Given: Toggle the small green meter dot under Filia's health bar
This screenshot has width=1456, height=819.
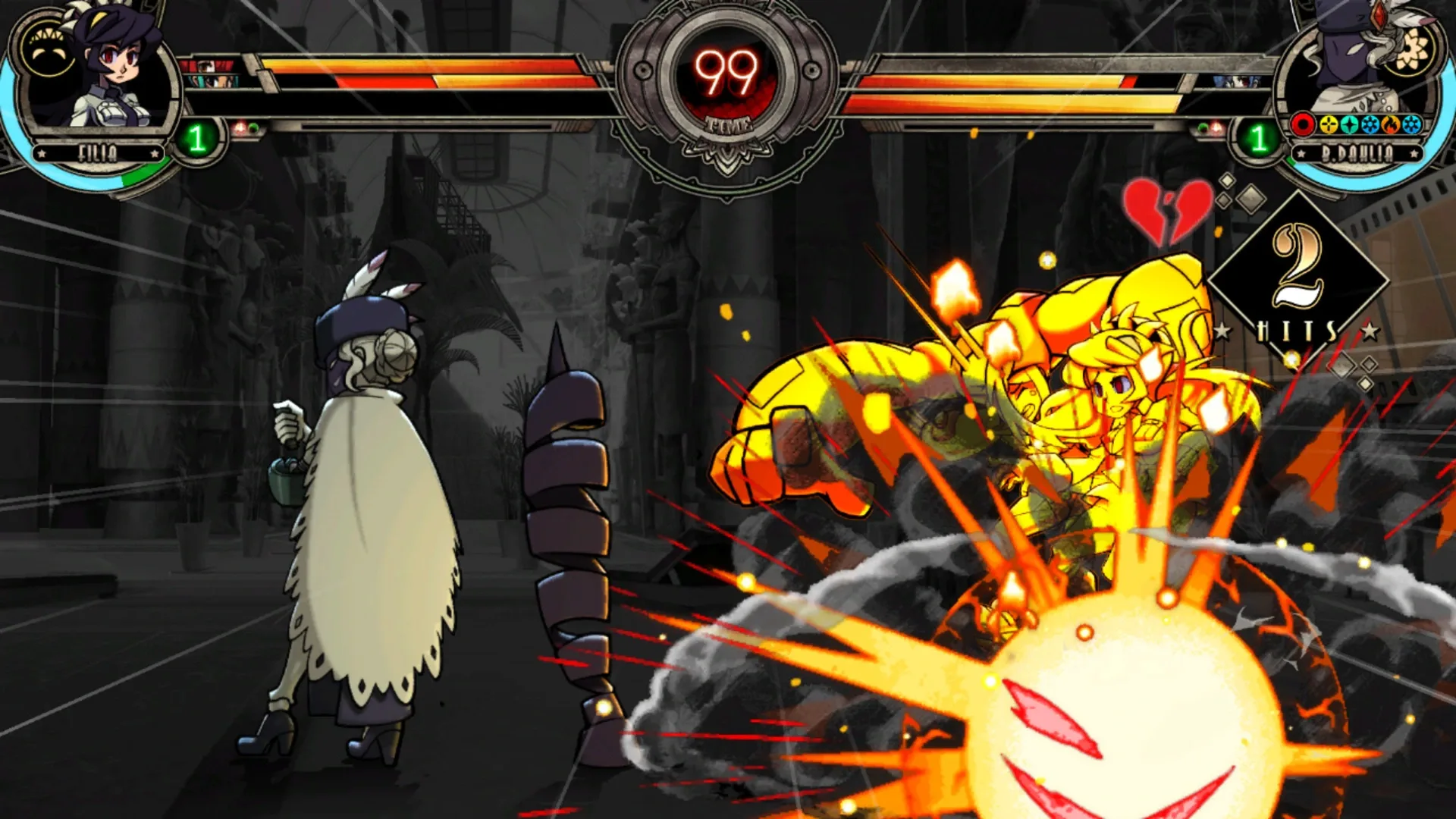Looking at the screenshot, I should [x=254, y=127].
